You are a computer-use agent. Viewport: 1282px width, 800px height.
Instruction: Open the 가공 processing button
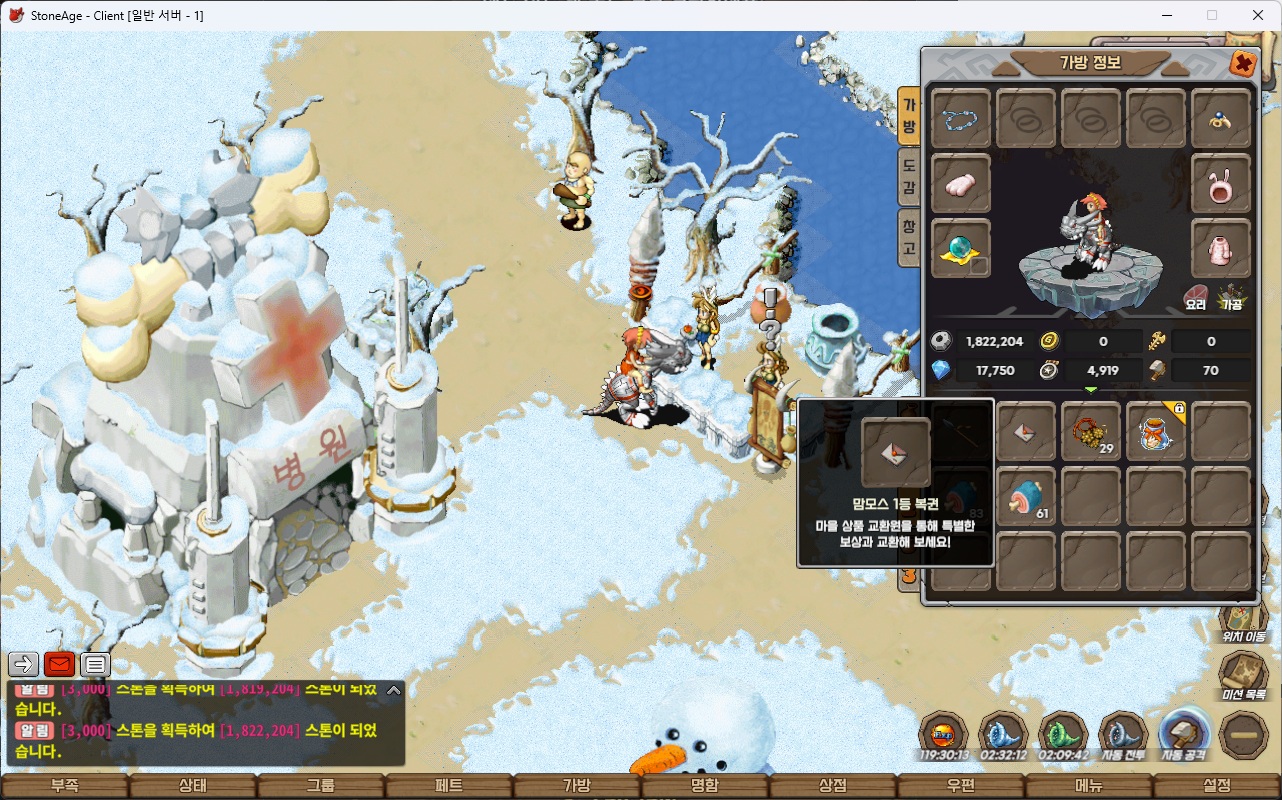(1231, 297)
